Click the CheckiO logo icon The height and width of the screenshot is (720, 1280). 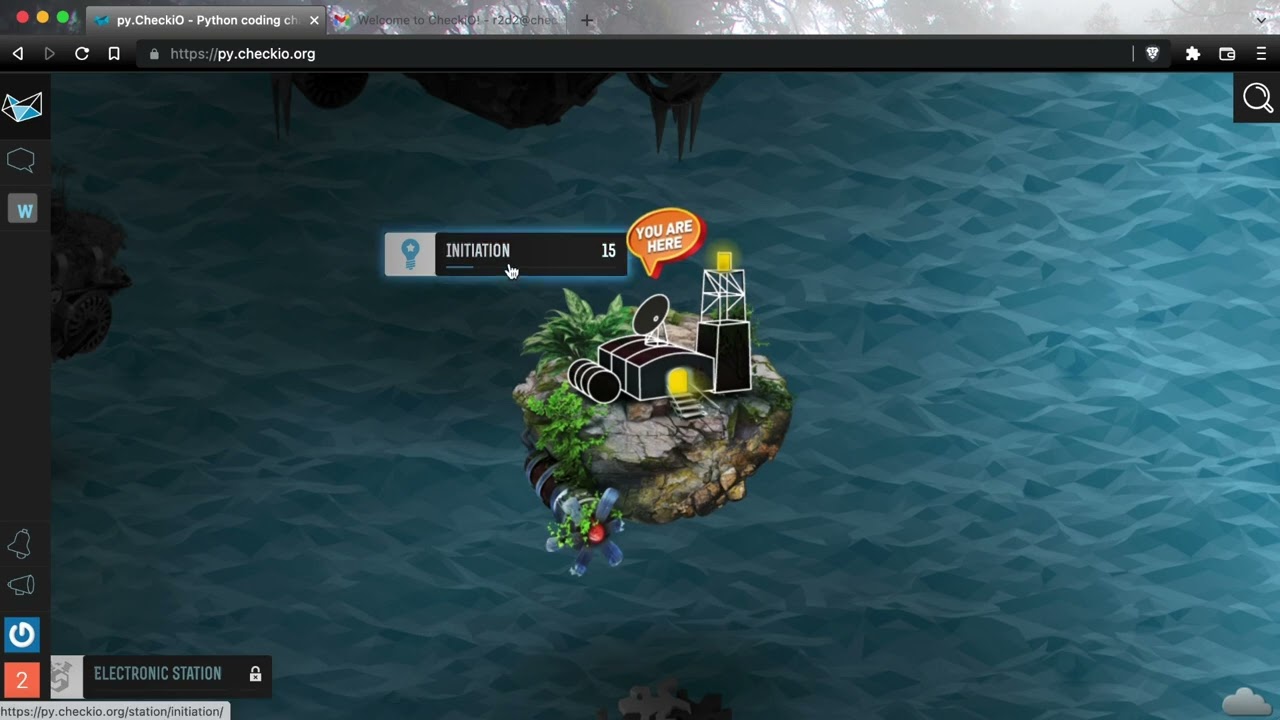tap(22, 107)
